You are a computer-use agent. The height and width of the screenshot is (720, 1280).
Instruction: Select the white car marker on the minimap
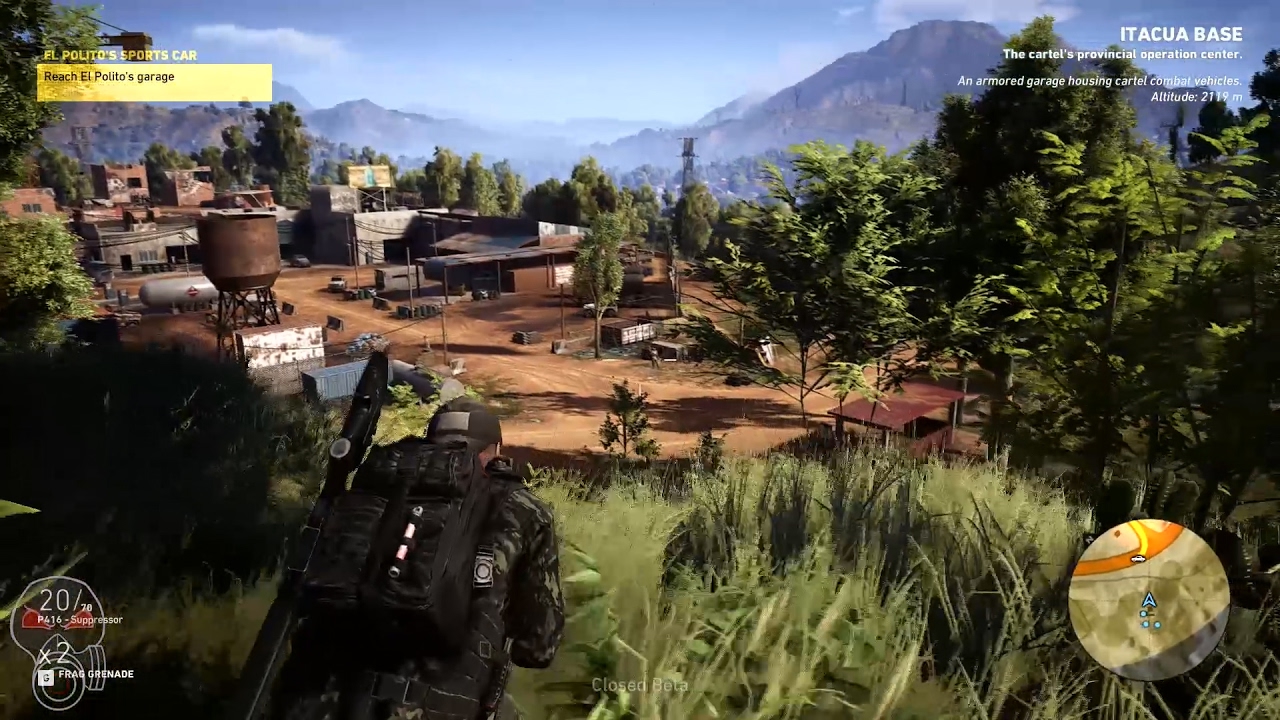[1138, 559]
